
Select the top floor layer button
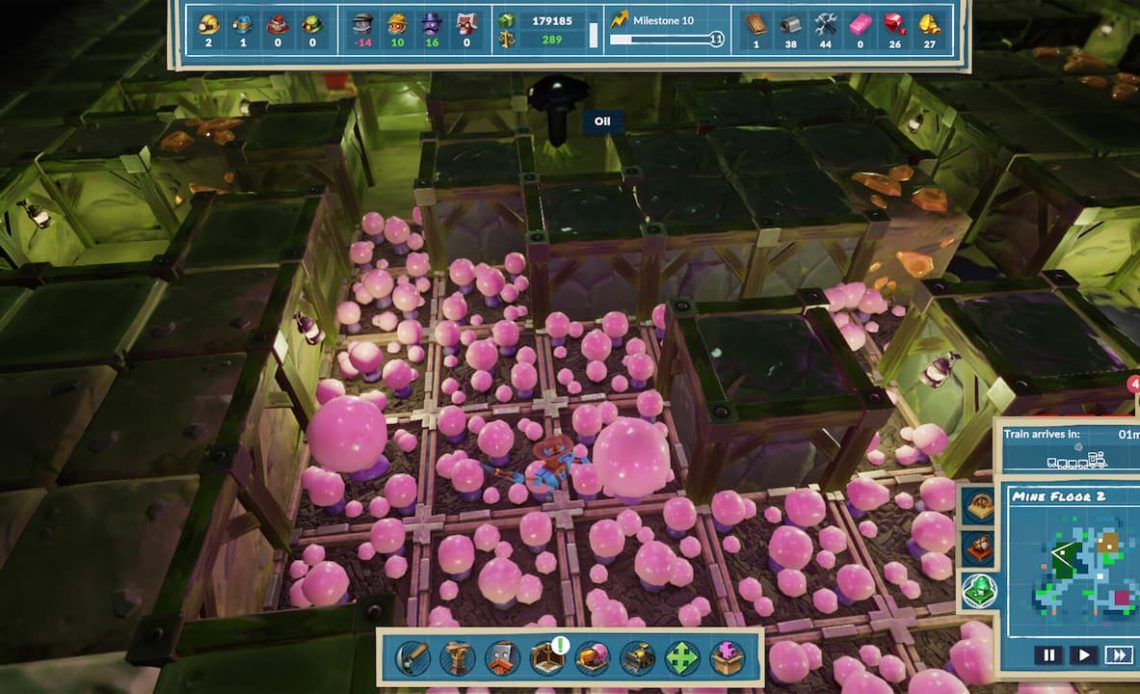[x=979, y=506]
